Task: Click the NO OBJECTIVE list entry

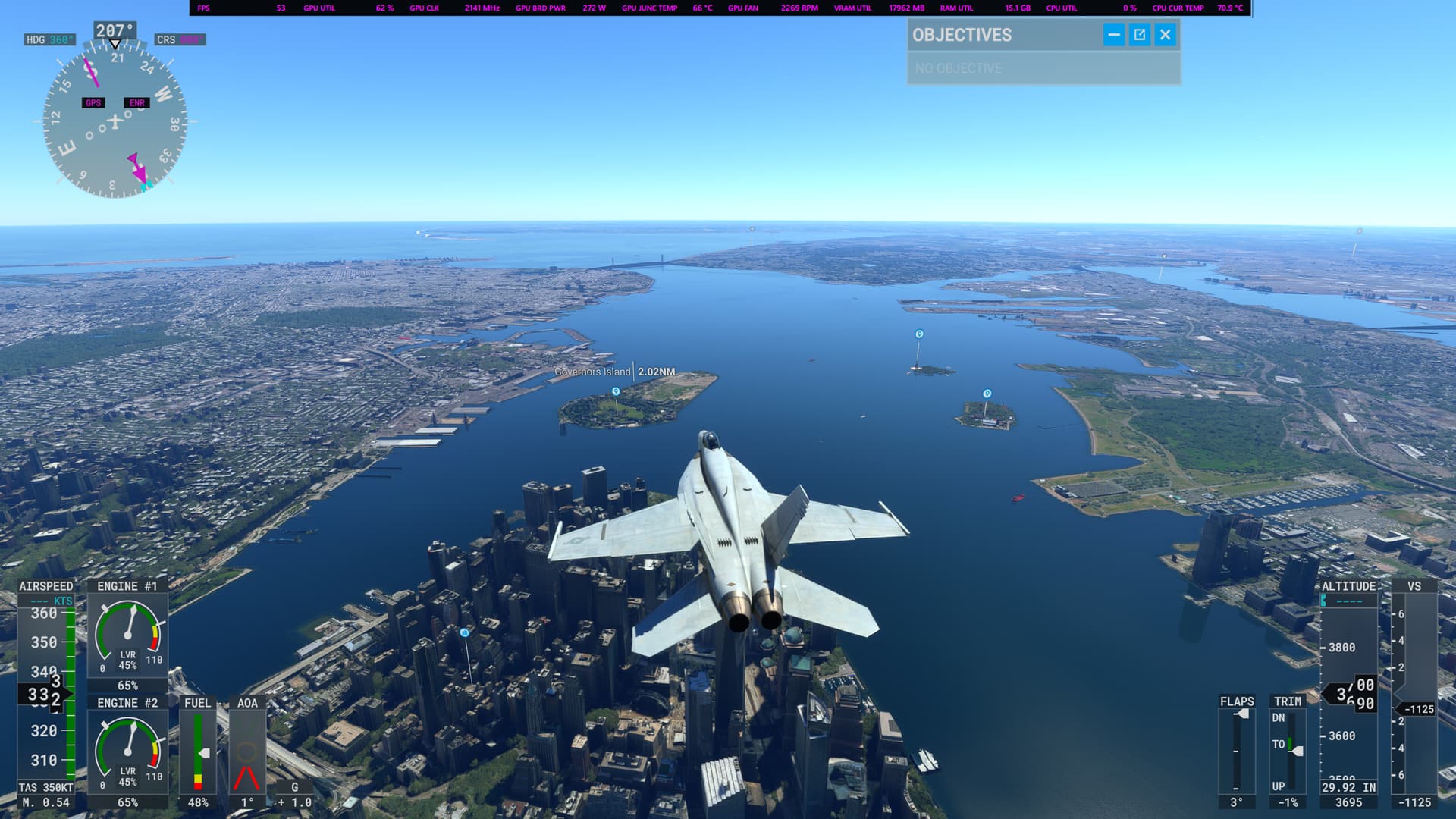Action: pos(959,67)
